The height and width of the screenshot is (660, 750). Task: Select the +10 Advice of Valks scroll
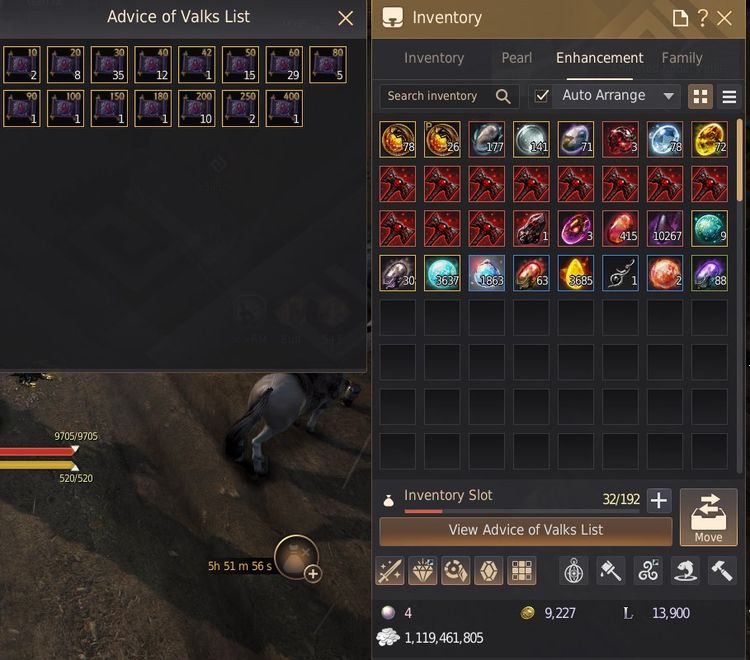pos(21,63)
